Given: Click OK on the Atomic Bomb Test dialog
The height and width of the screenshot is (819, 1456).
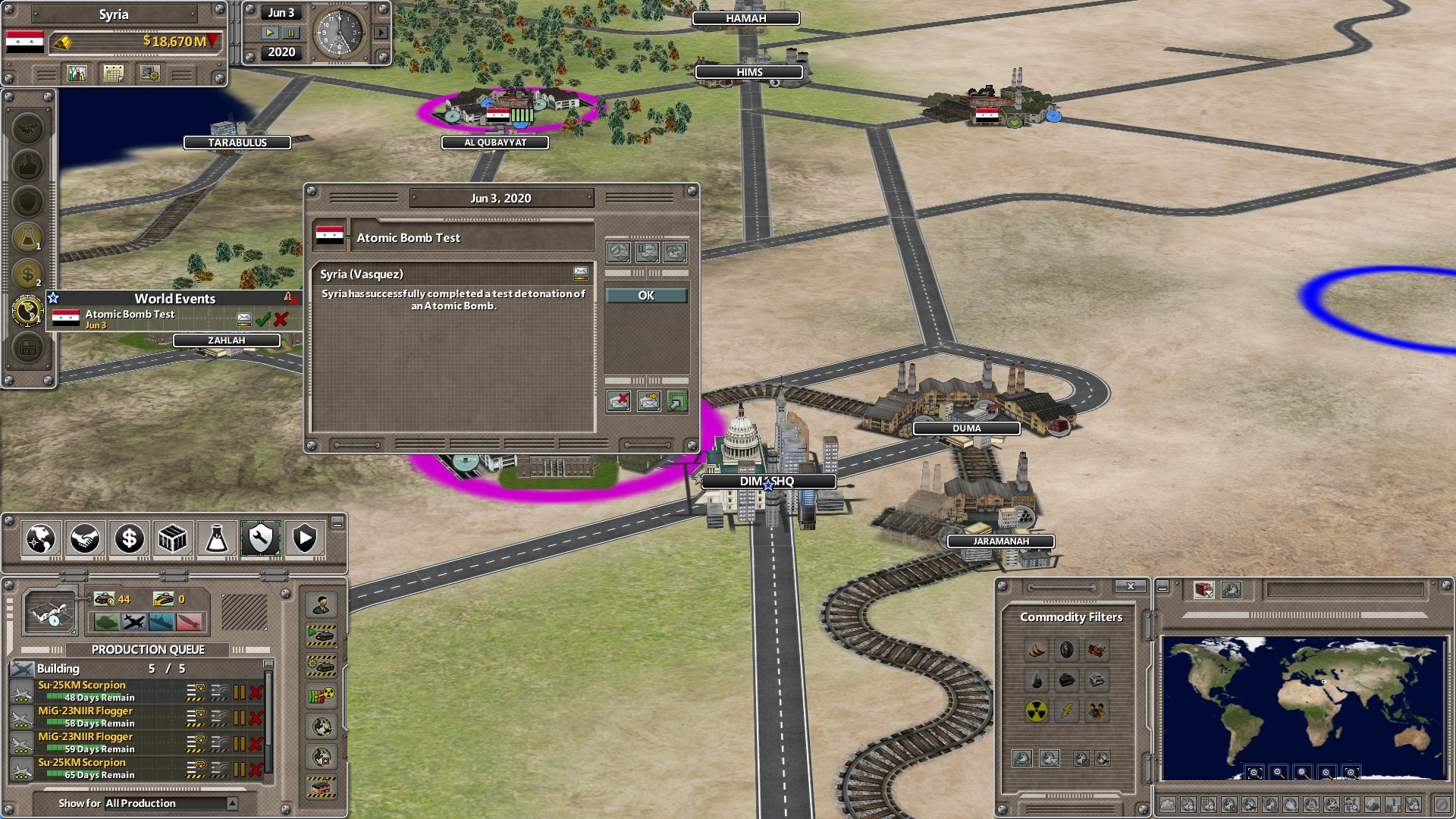Looking at the screenshot, I should (x=645, y=295).
